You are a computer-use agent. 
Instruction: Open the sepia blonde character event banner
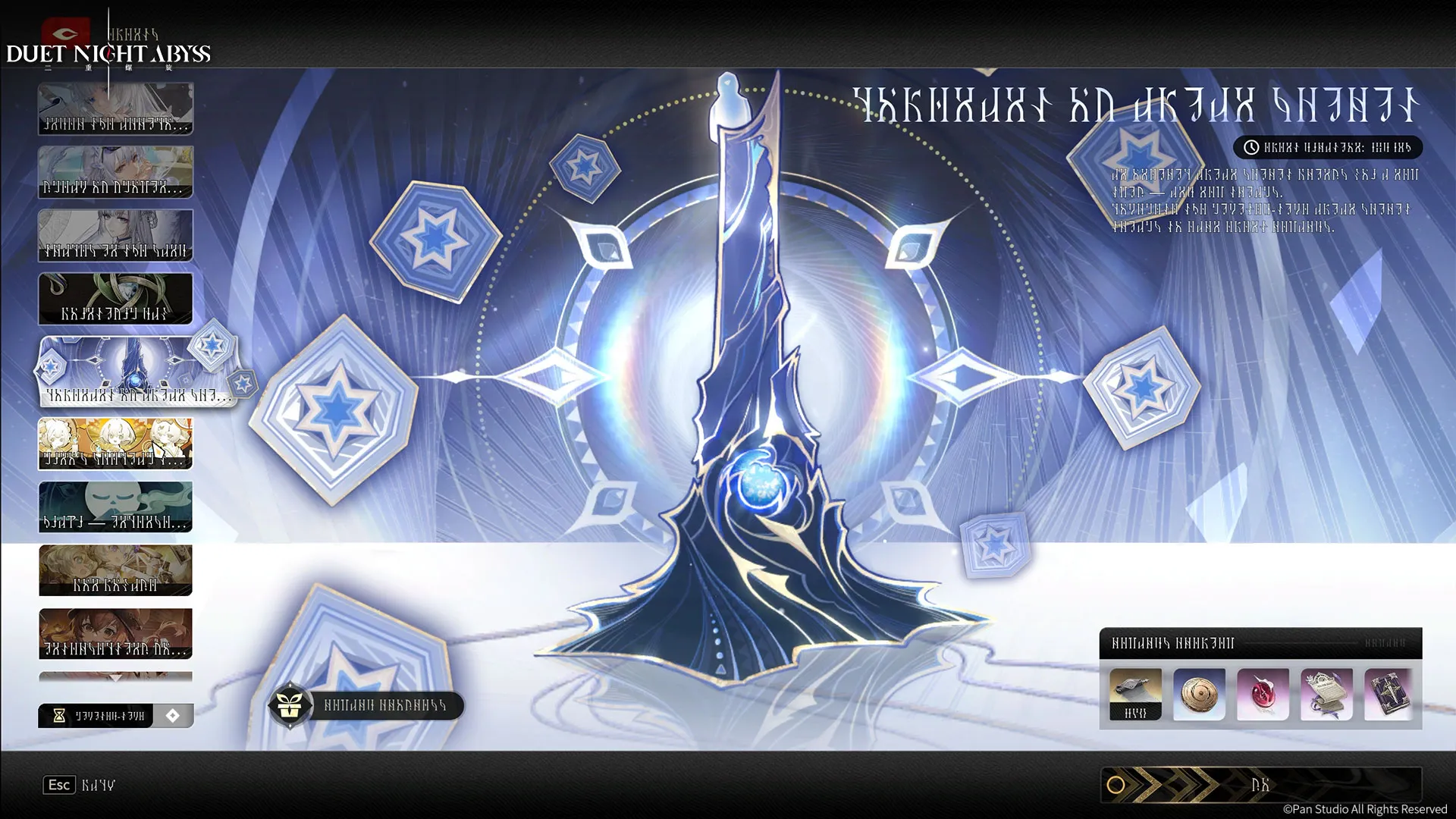click(115, 570)
